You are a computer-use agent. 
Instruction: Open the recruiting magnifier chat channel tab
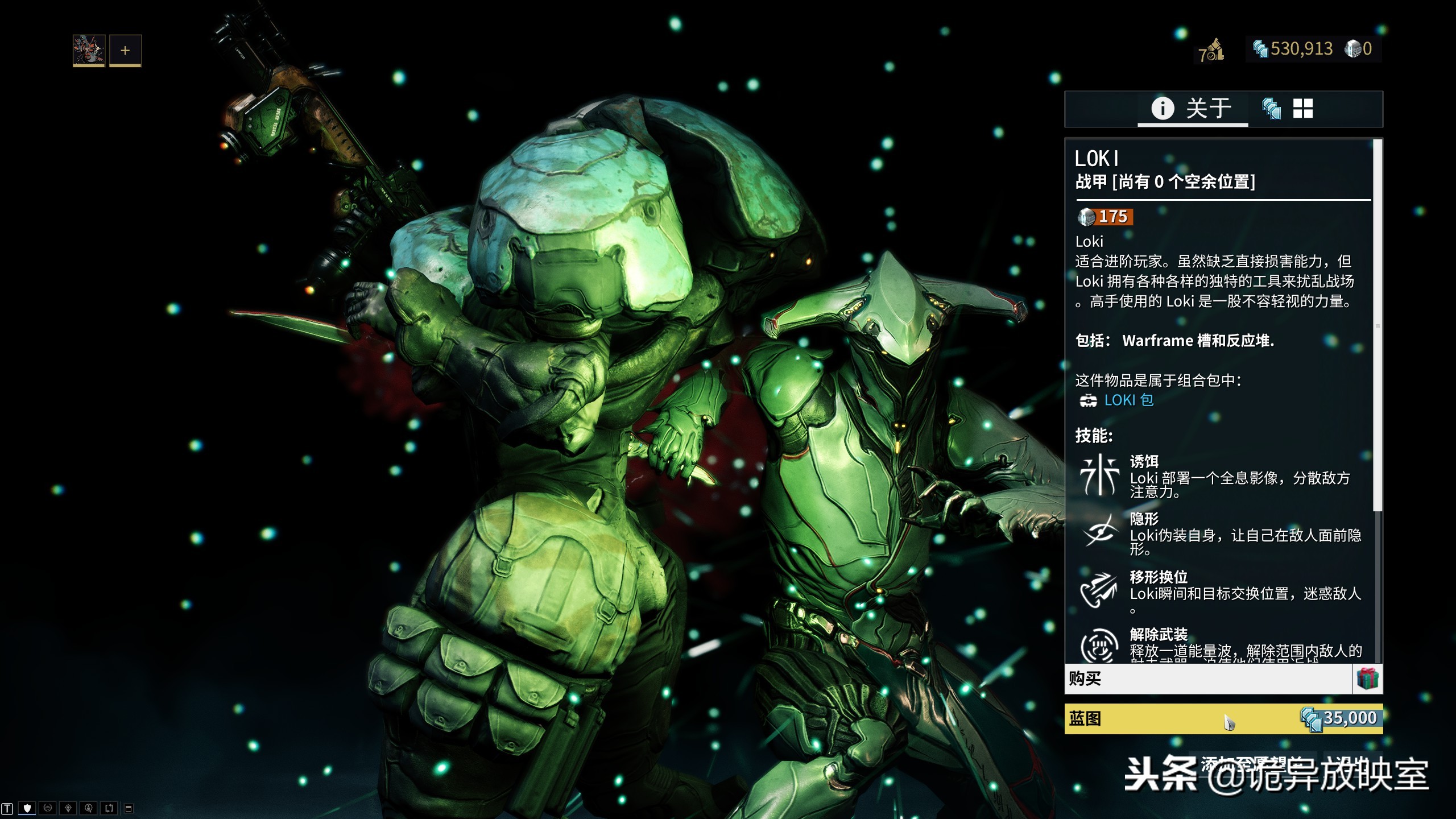(89, 808)
